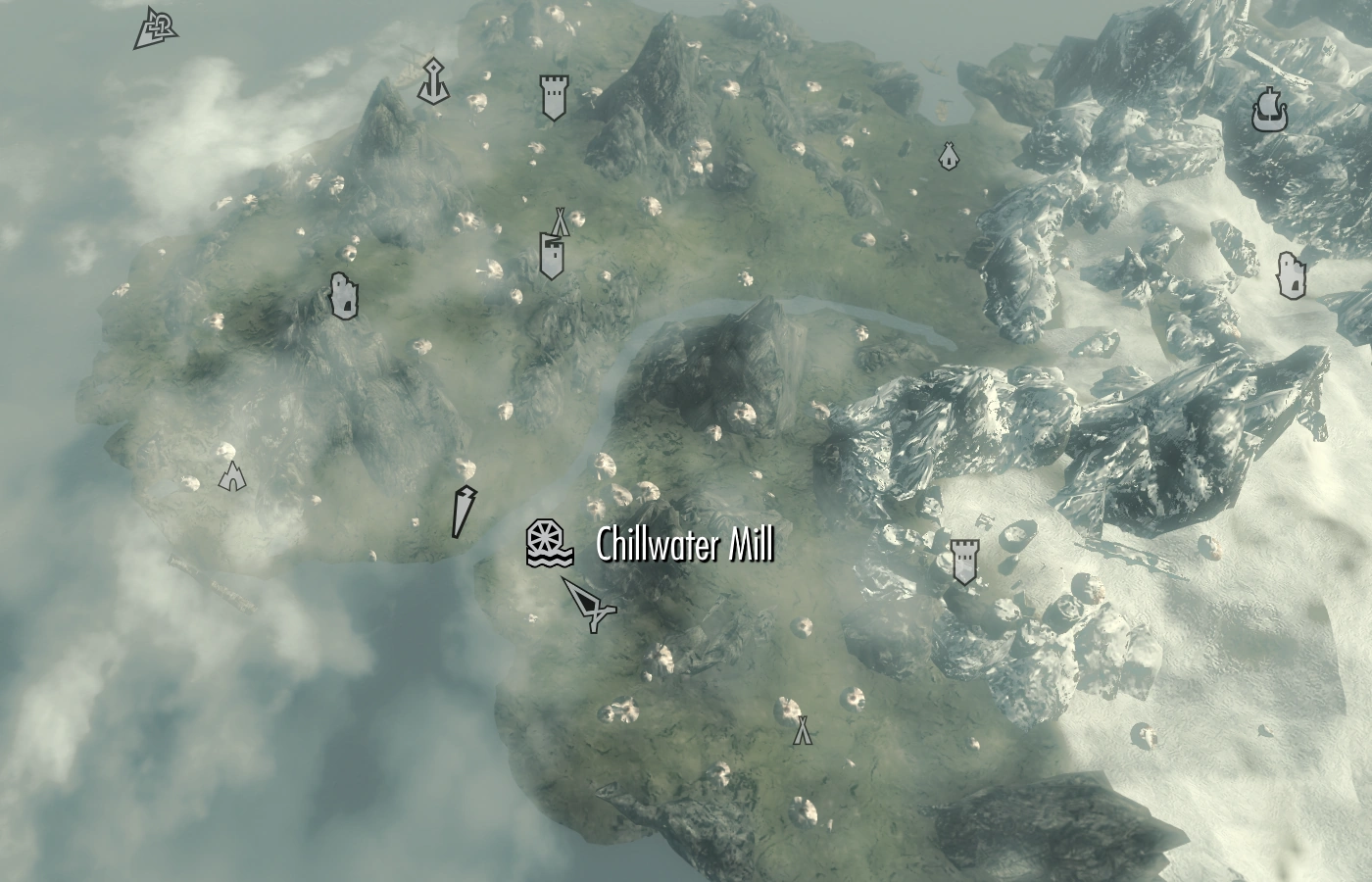The height and width of the screenshot is (882, 1372).
Task: Select the shipwreck anchor marker on the north coast
Action: pos(434,83)
